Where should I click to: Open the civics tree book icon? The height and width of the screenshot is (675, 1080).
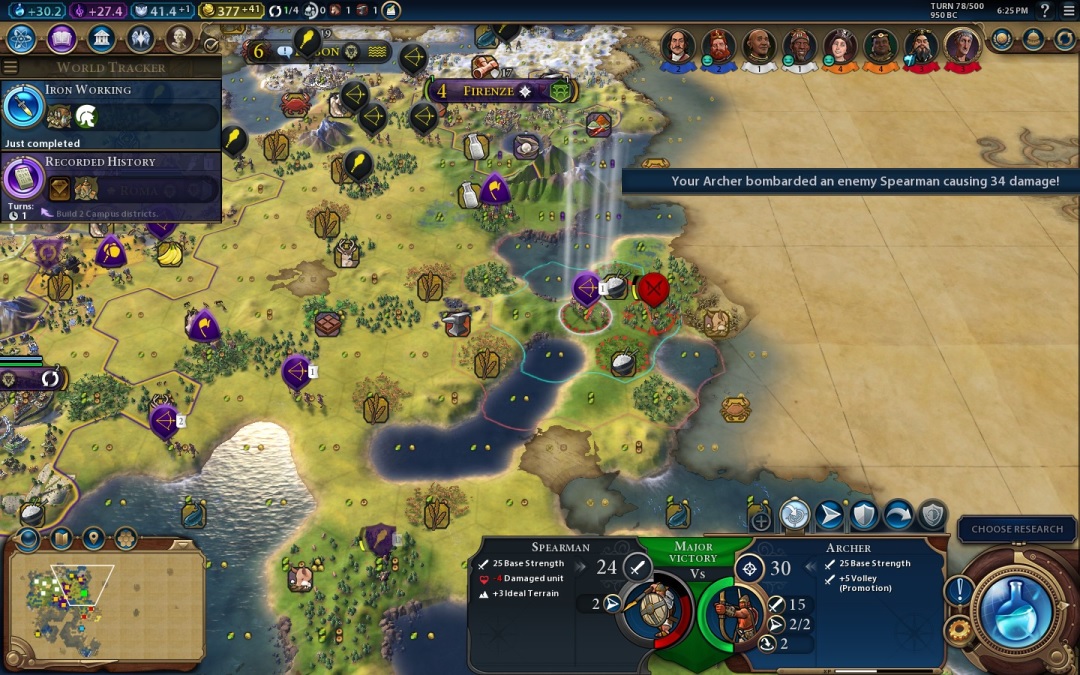coord(61,38)
